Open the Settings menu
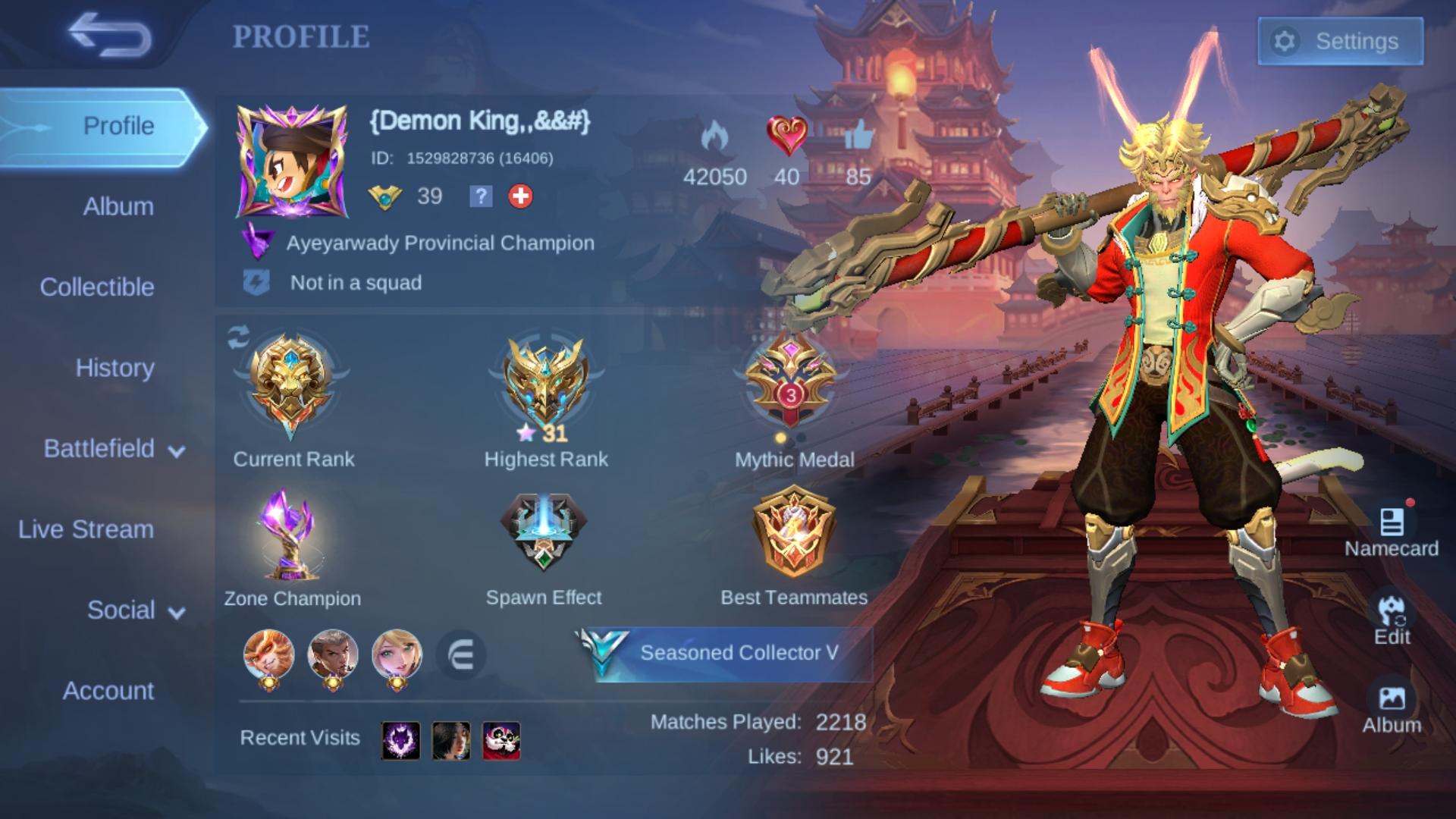This screenshot has height=819, width=1456. 1339,41
